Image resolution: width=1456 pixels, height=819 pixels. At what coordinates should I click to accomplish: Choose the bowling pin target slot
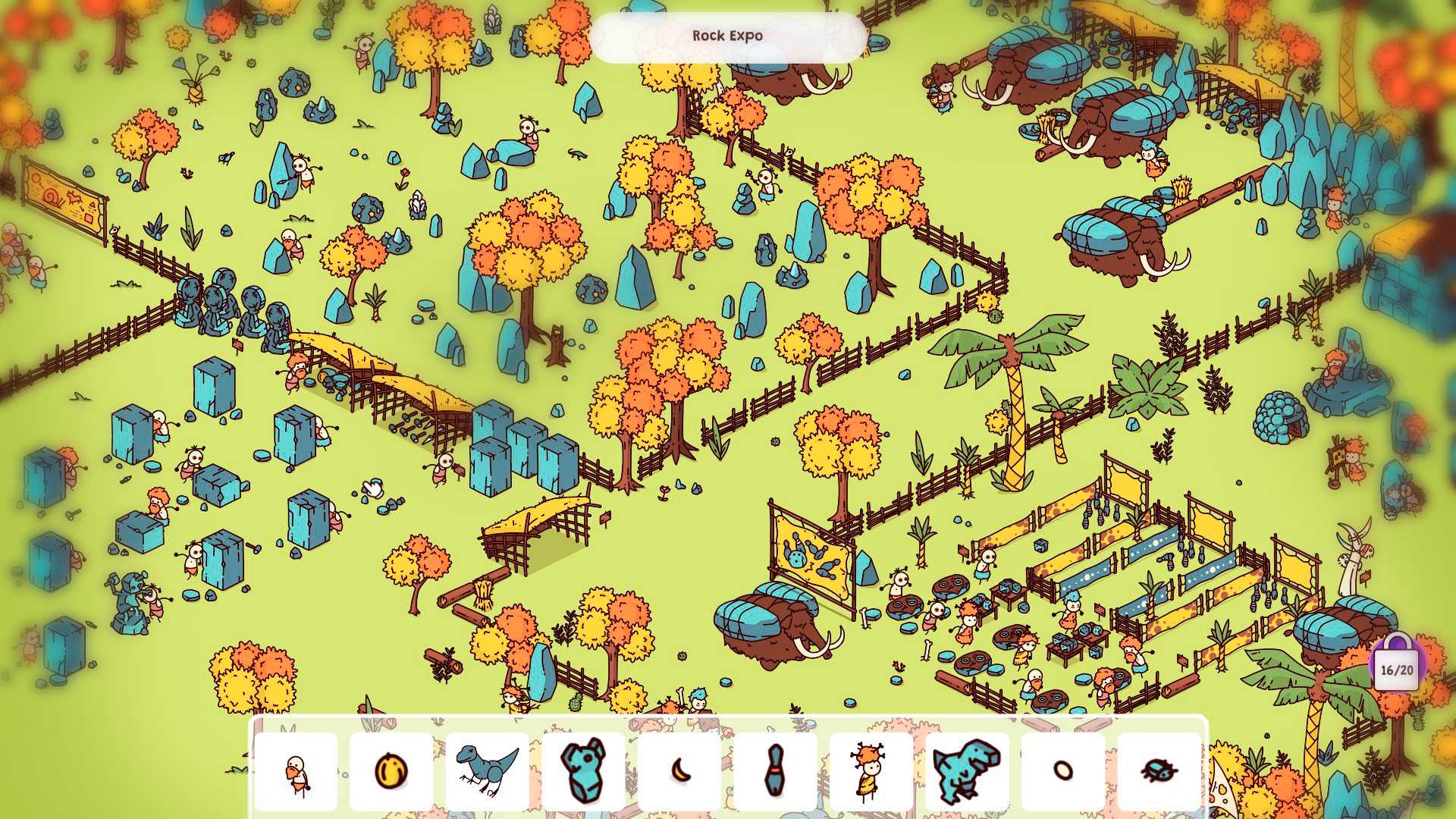click(774, 771)
